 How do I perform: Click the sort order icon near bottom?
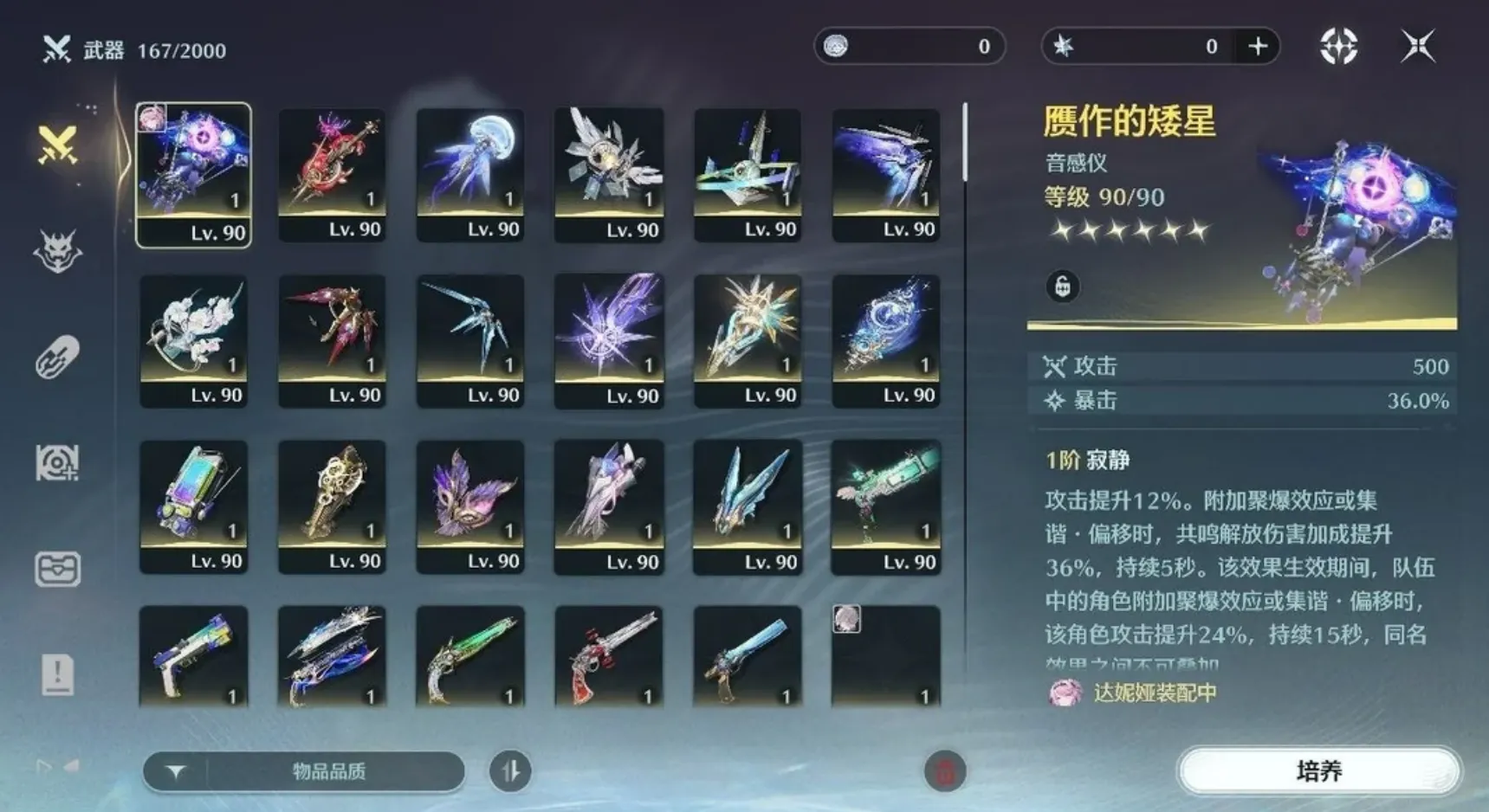pyautogui.click(x=509, y=771)
